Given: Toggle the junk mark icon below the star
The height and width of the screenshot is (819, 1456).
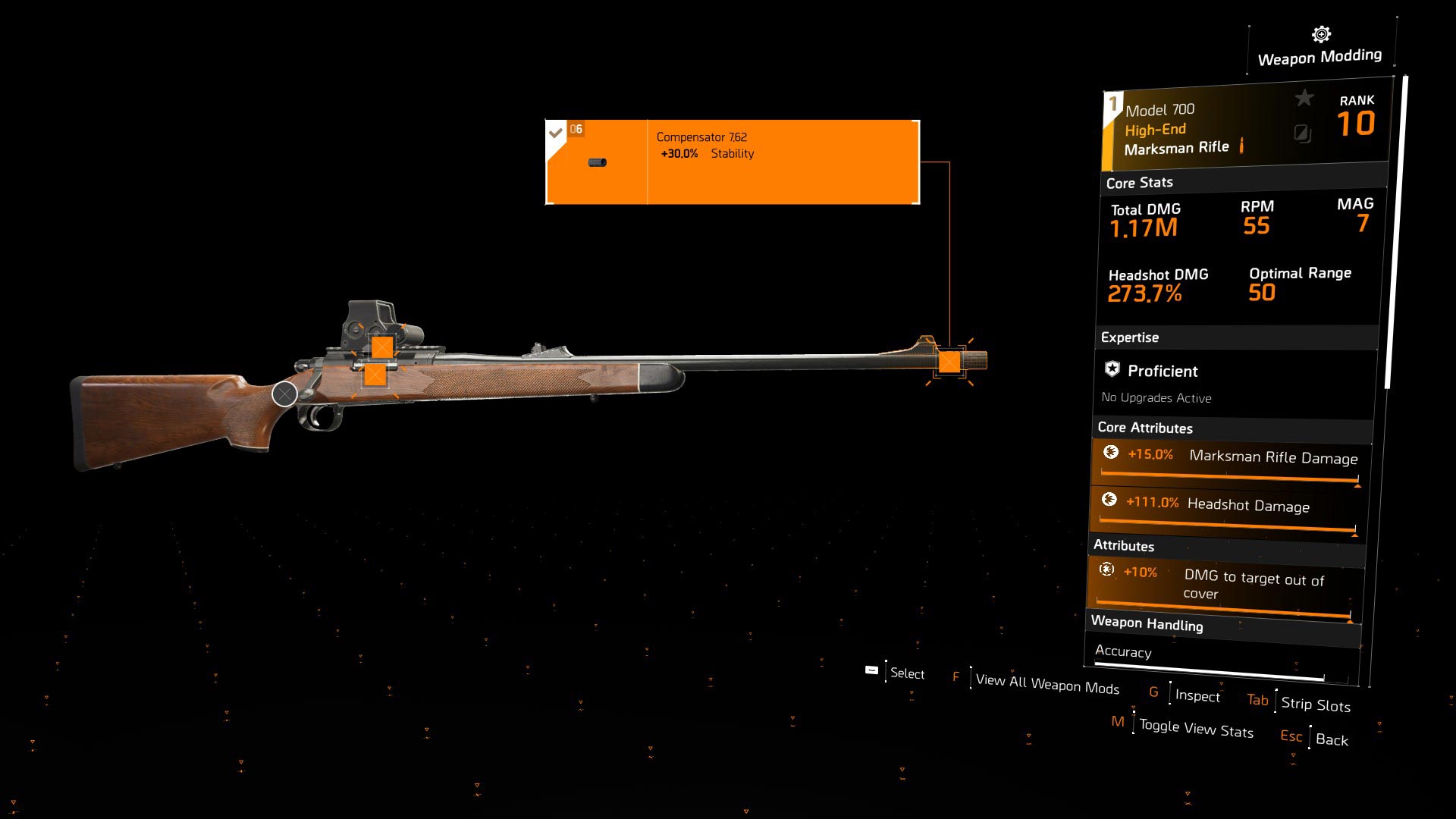Looking at the screenshot, I should point(1302,134).
